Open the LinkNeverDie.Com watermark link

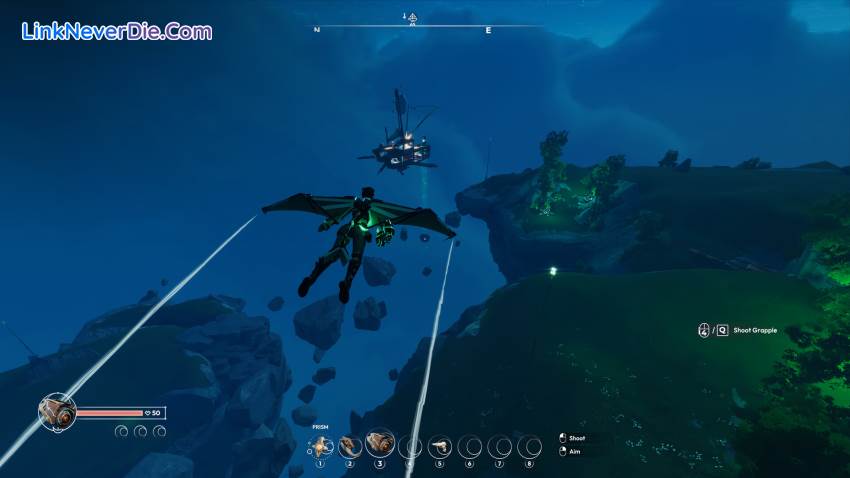click(116, 32)
